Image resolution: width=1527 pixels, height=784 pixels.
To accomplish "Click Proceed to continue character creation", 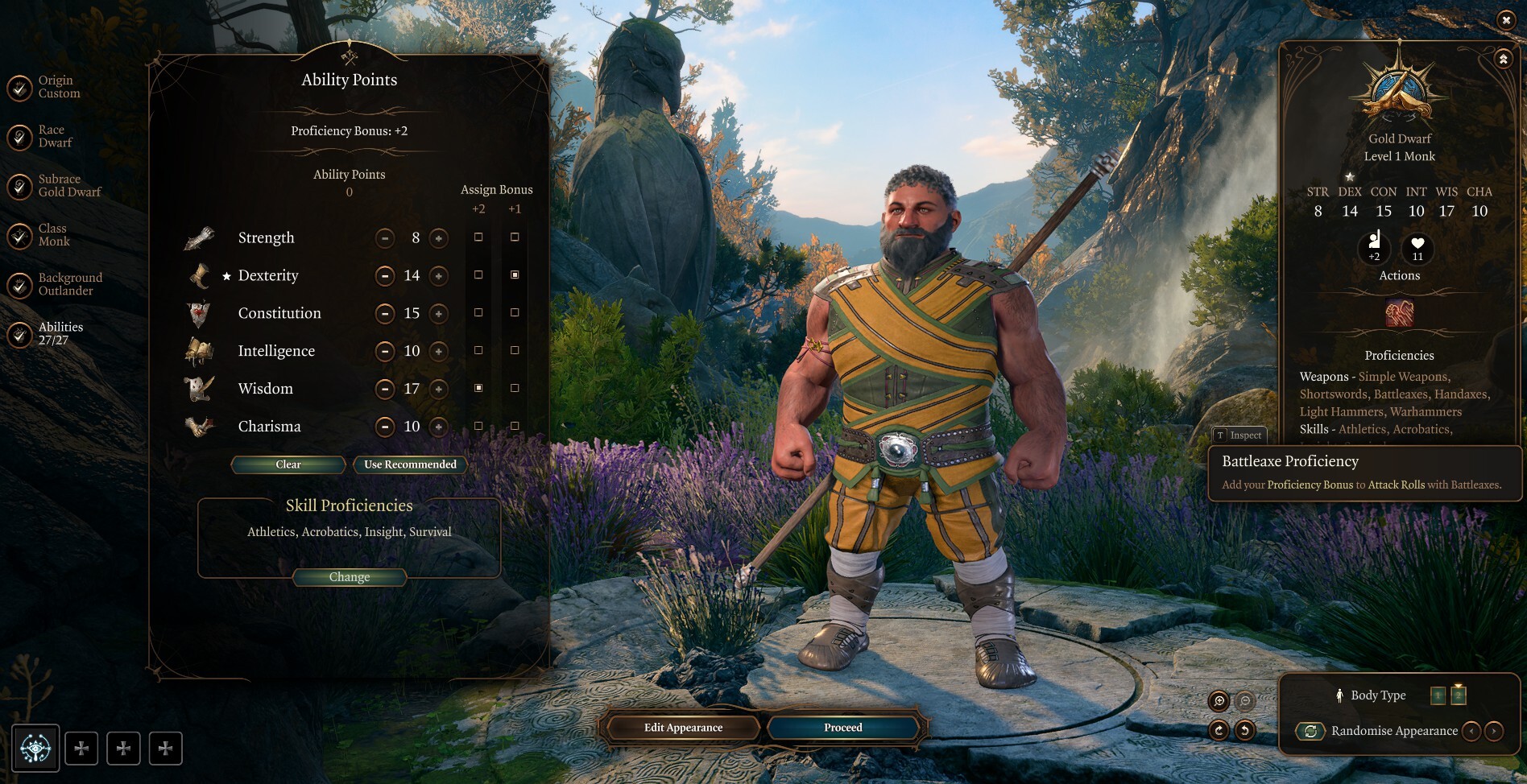I will 842,727.
